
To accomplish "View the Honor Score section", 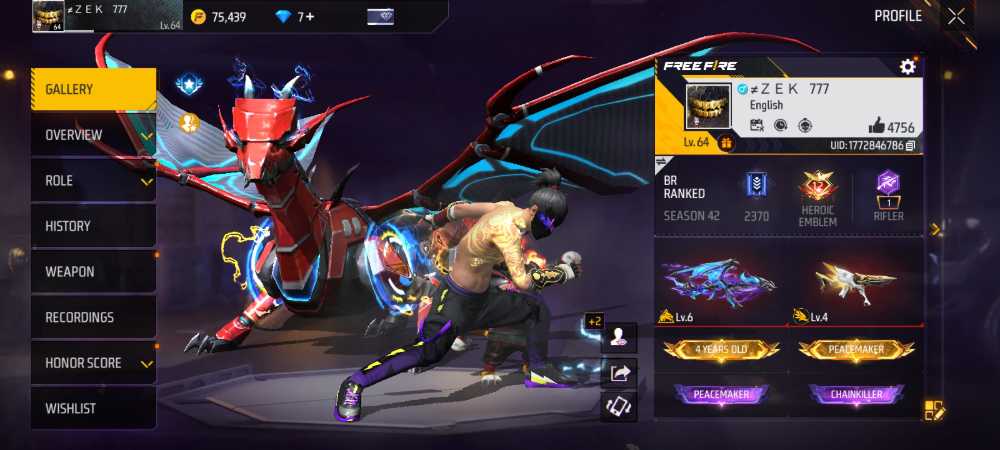I will pos(92,363).
